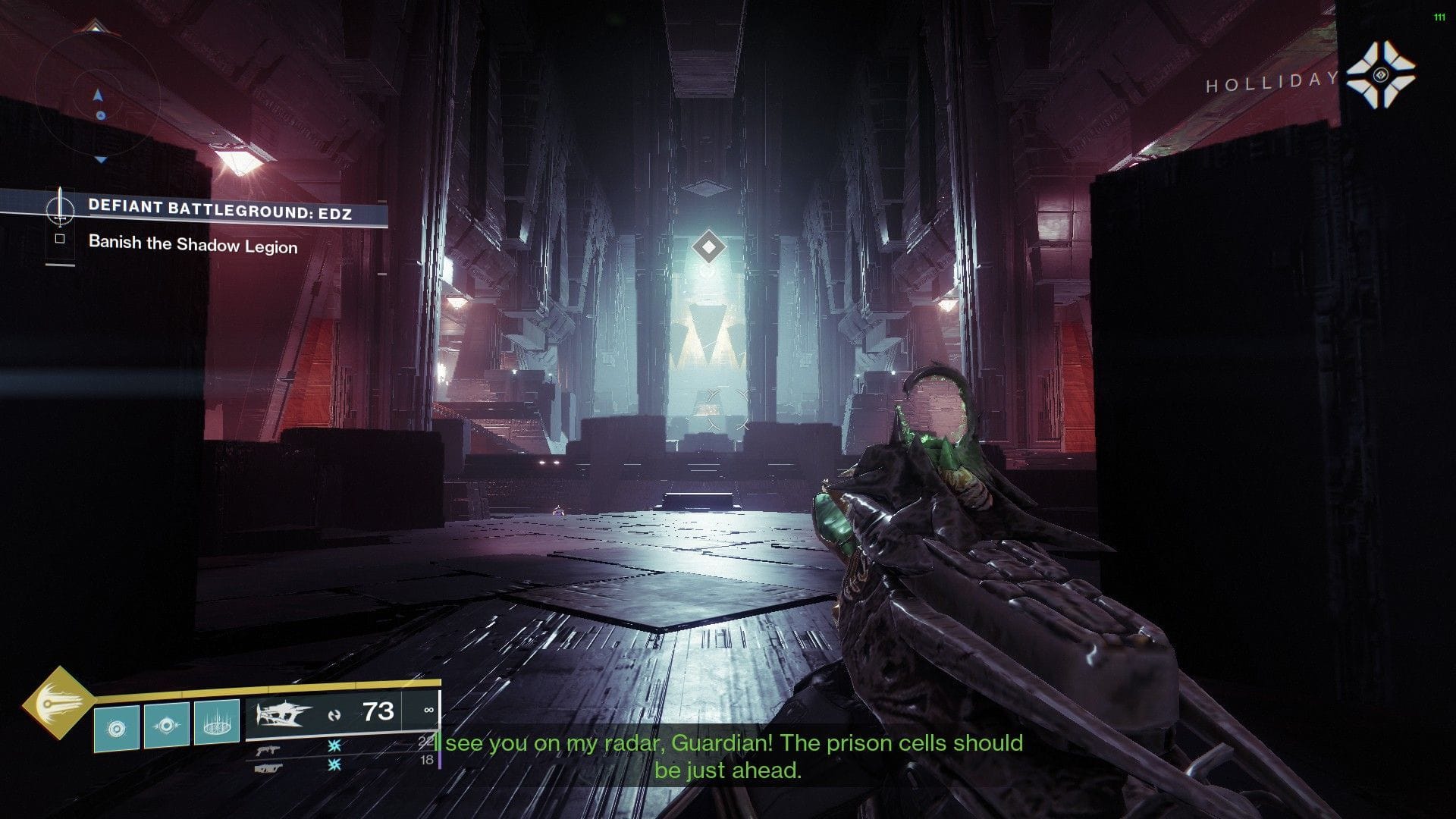This screenshot has width=1456, height=819.
Task: Collapse the radar with the downward chevron arrow
Action: coord(101,160)
